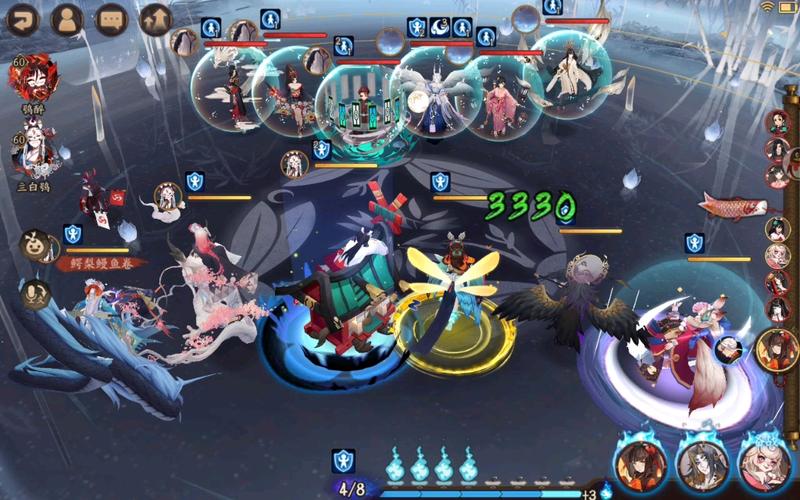This screenshot has width=800, height=500.
Task: Open the chat speech bubble
Action: [x=111, y=19]
